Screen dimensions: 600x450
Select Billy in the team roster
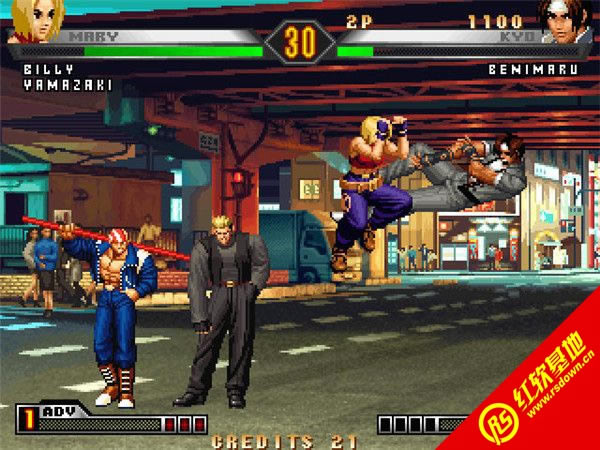43,70
